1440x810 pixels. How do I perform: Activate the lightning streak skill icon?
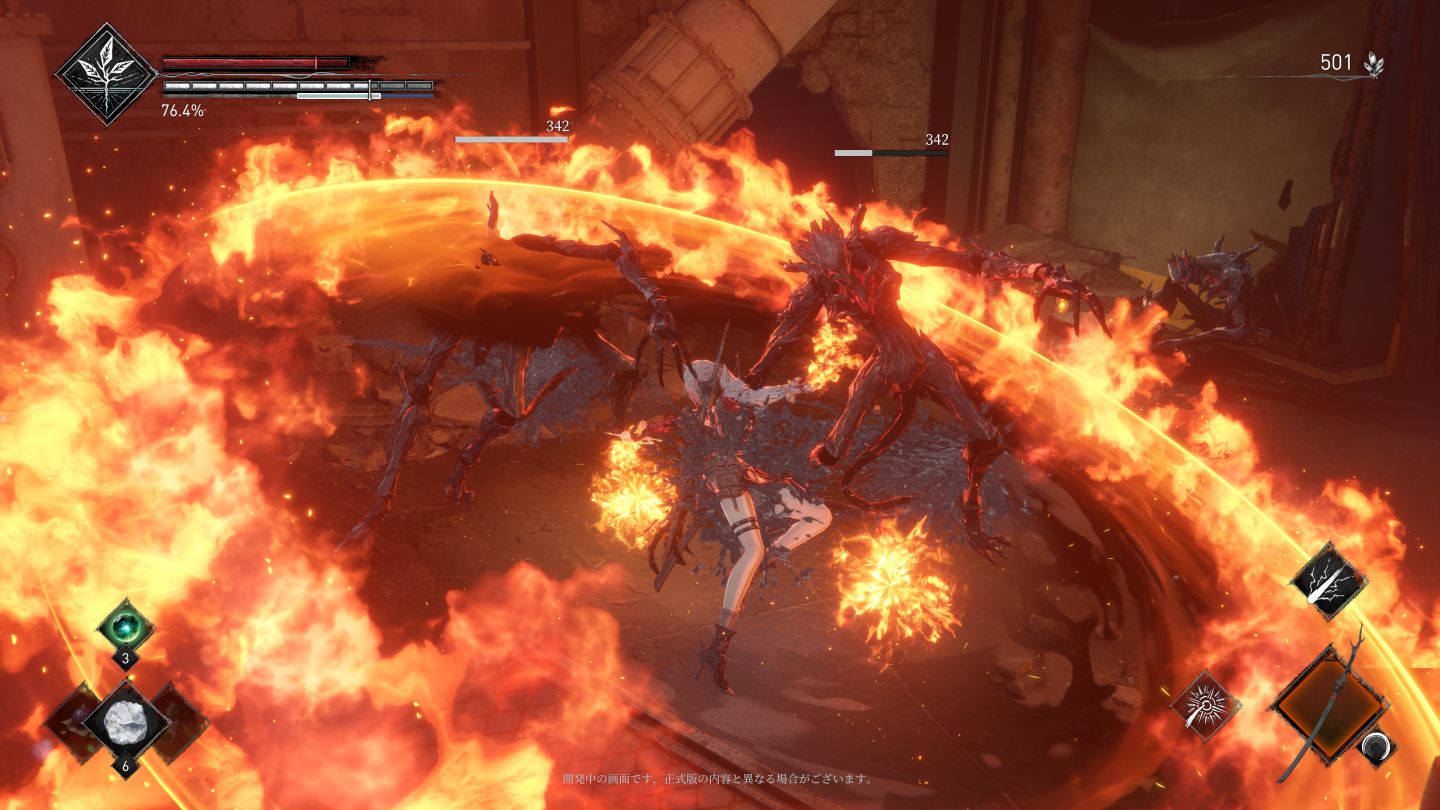(1329, 582)
